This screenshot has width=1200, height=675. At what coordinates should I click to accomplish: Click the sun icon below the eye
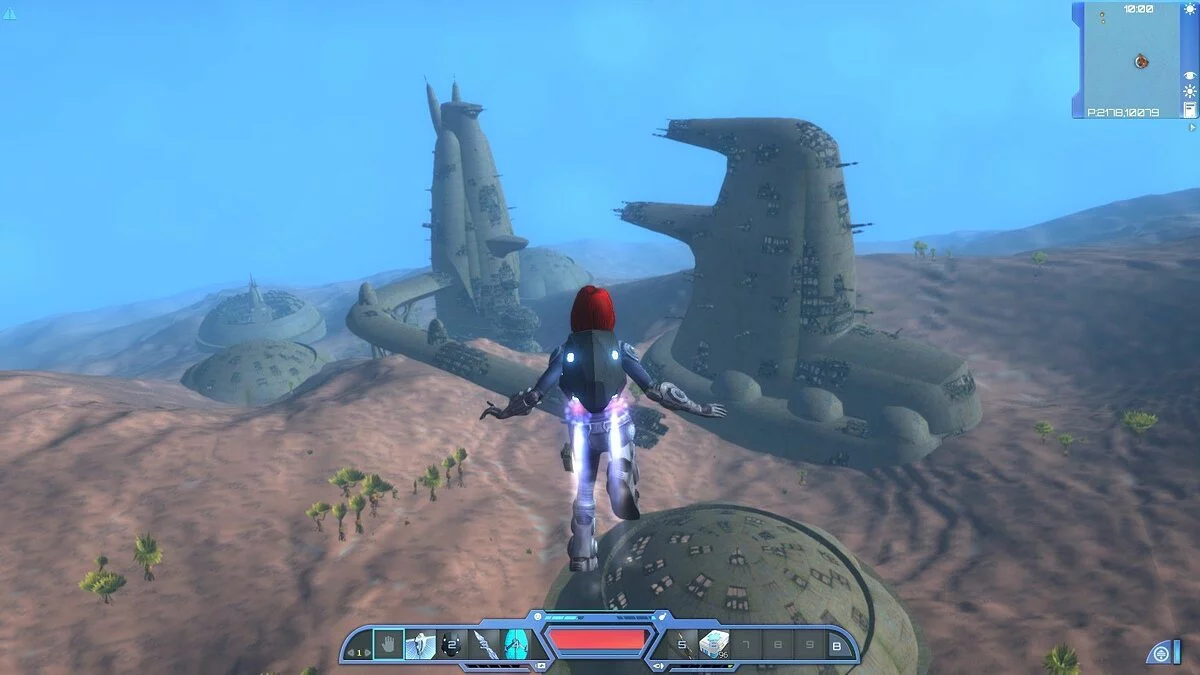[x=1190, y=91]
